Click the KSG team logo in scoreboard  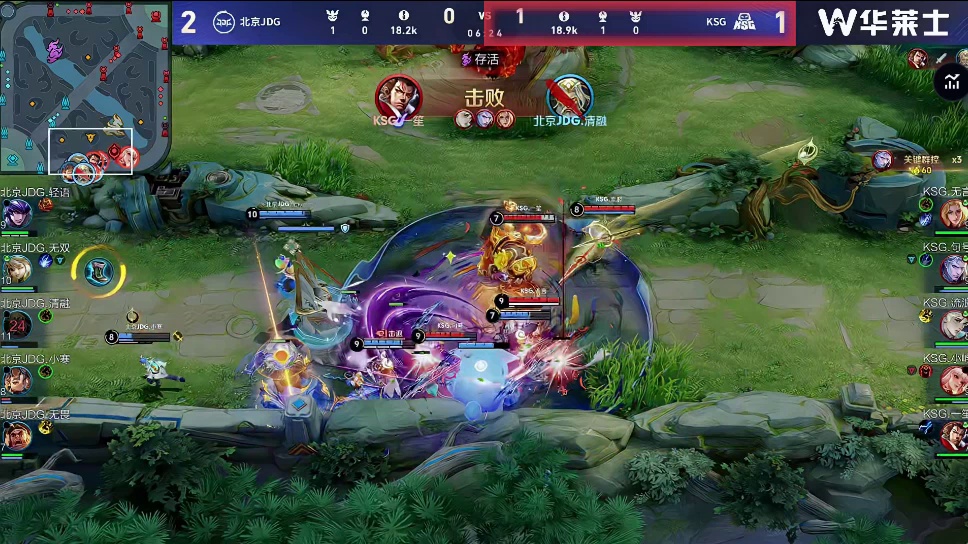point(744,22)
